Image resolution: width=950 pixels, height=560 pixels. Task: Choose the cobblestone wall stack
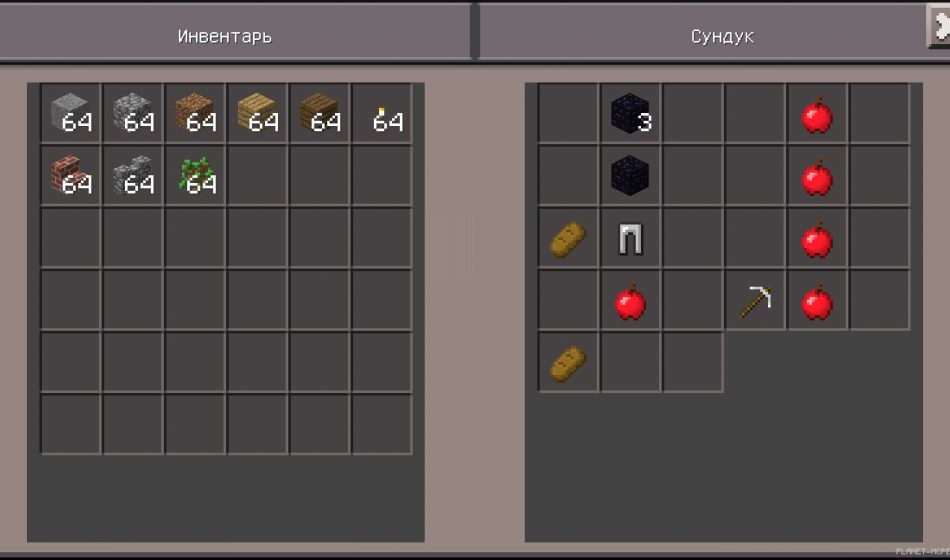[133, 176]
